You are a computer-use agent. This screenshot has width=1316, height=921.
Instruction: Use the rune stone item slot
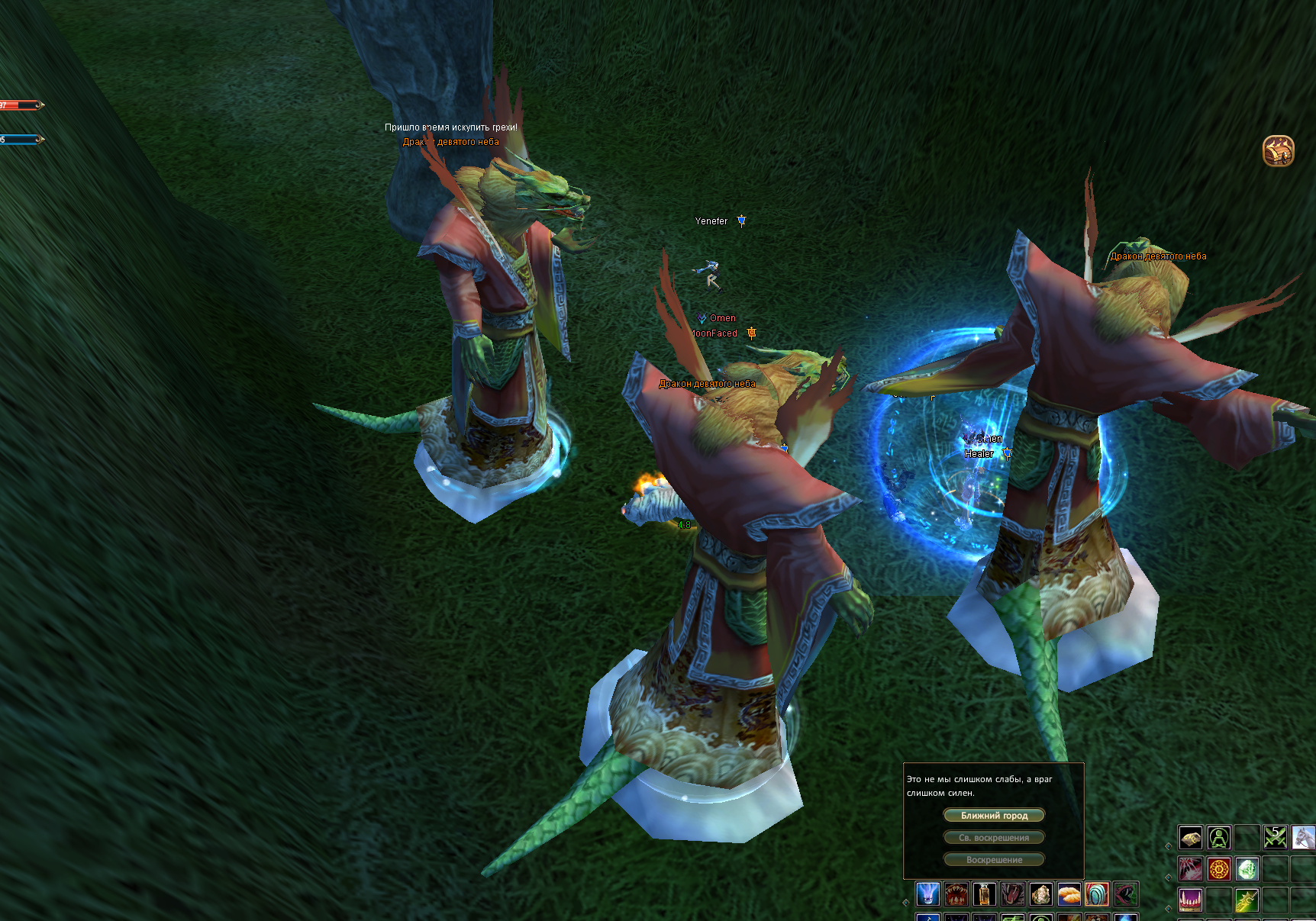(1191, 839)
